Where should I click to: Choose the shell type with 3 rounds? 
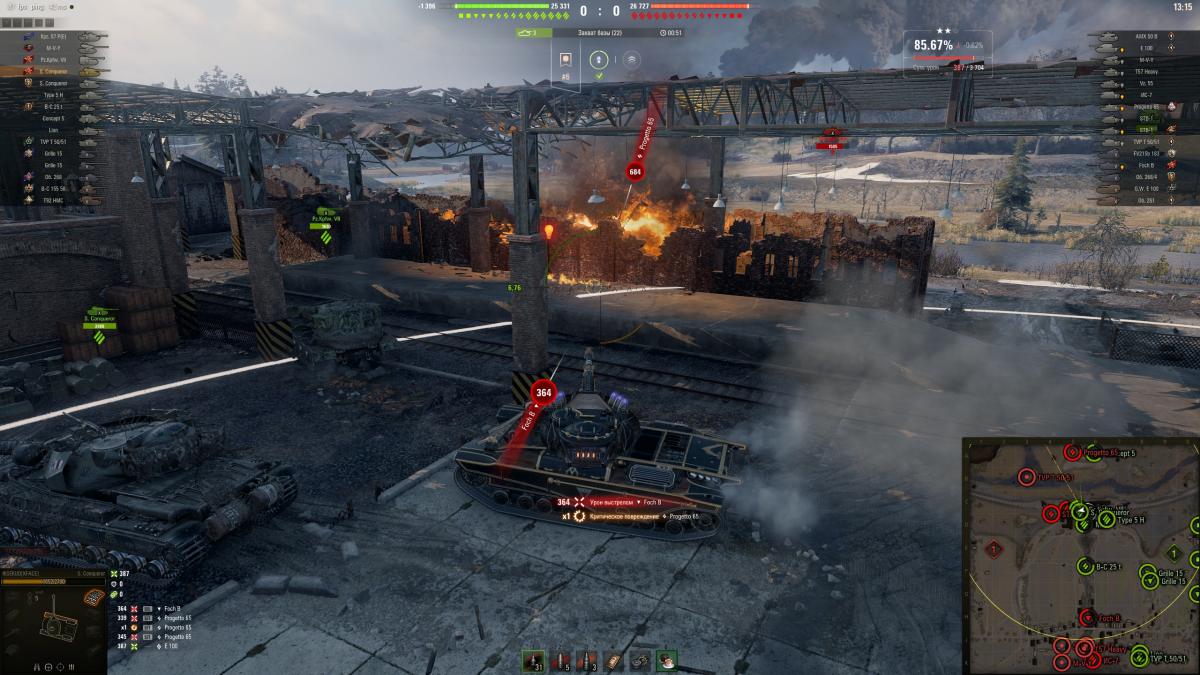coord(588,661)
